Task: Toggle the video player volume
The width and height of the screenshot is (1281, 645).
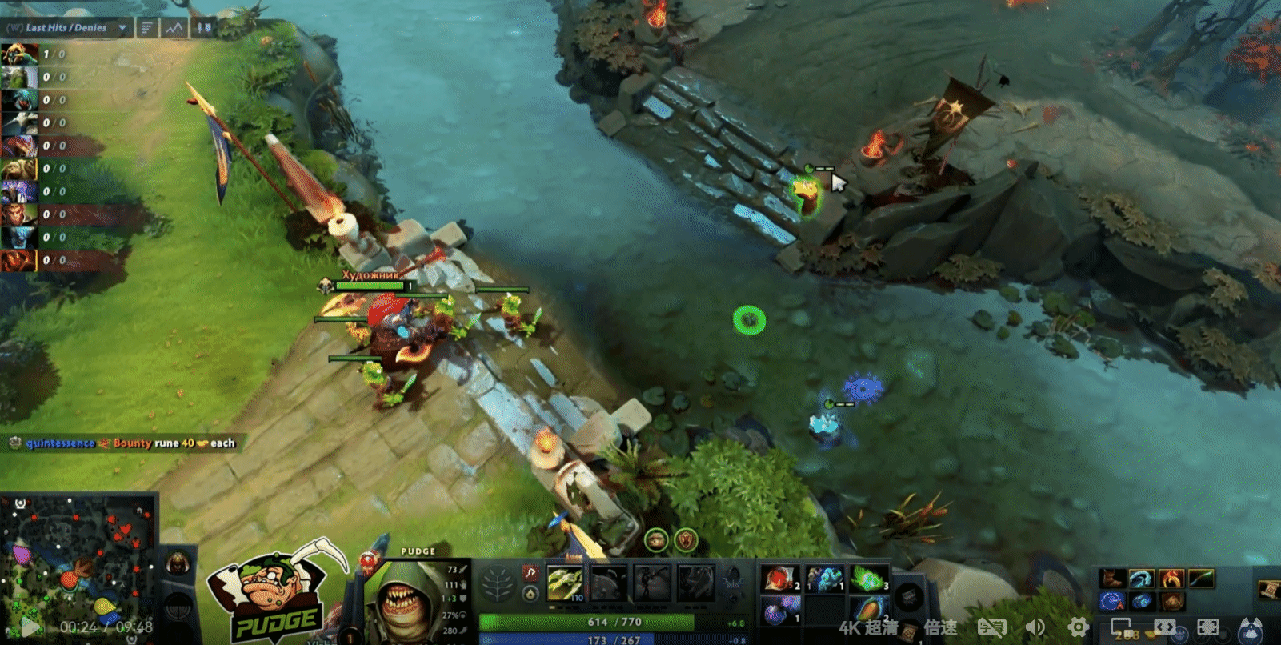Action: coord(1035,627)
